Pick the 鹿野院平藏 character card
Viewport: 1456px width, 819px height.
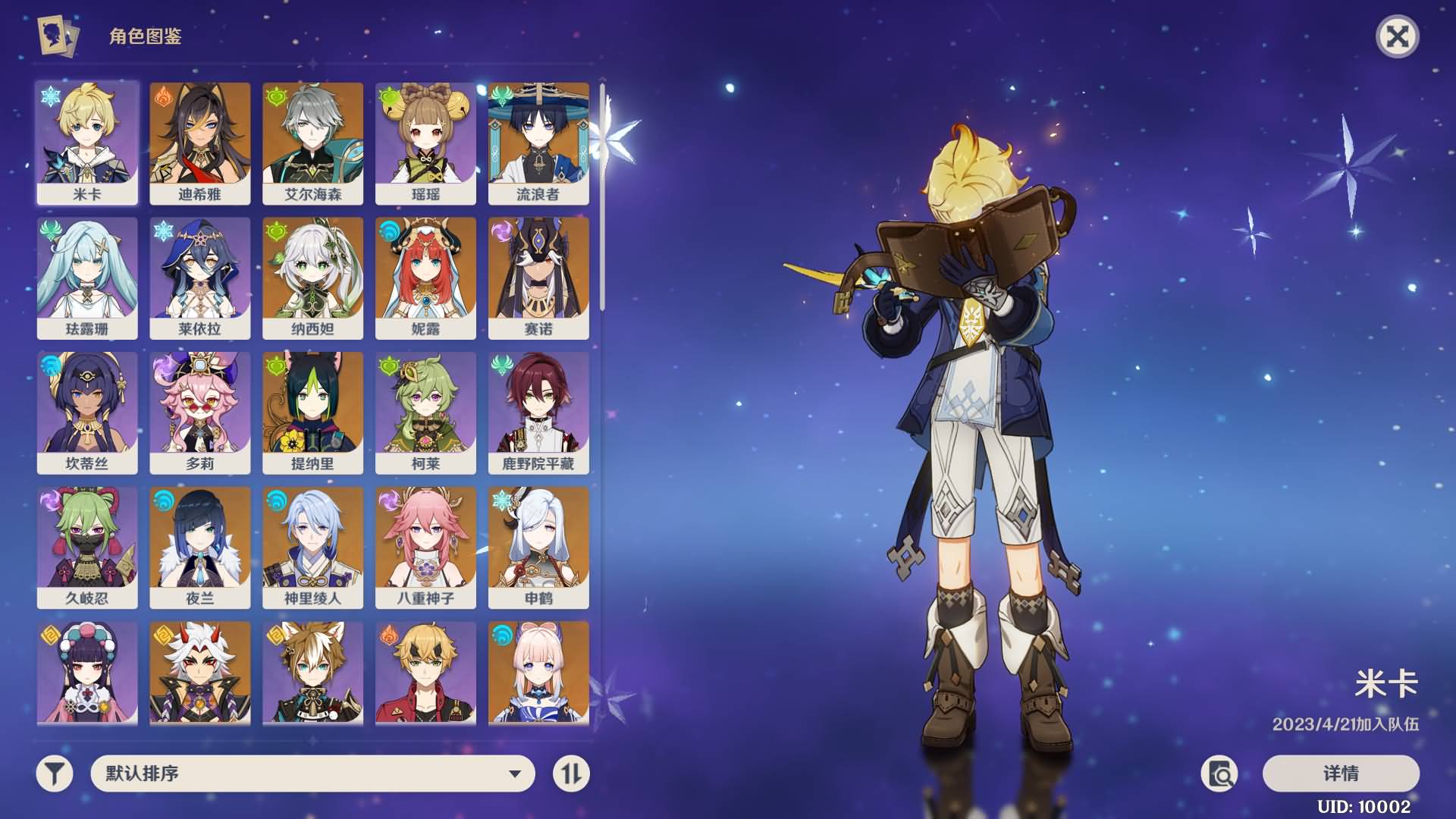(x=538, y=413)
